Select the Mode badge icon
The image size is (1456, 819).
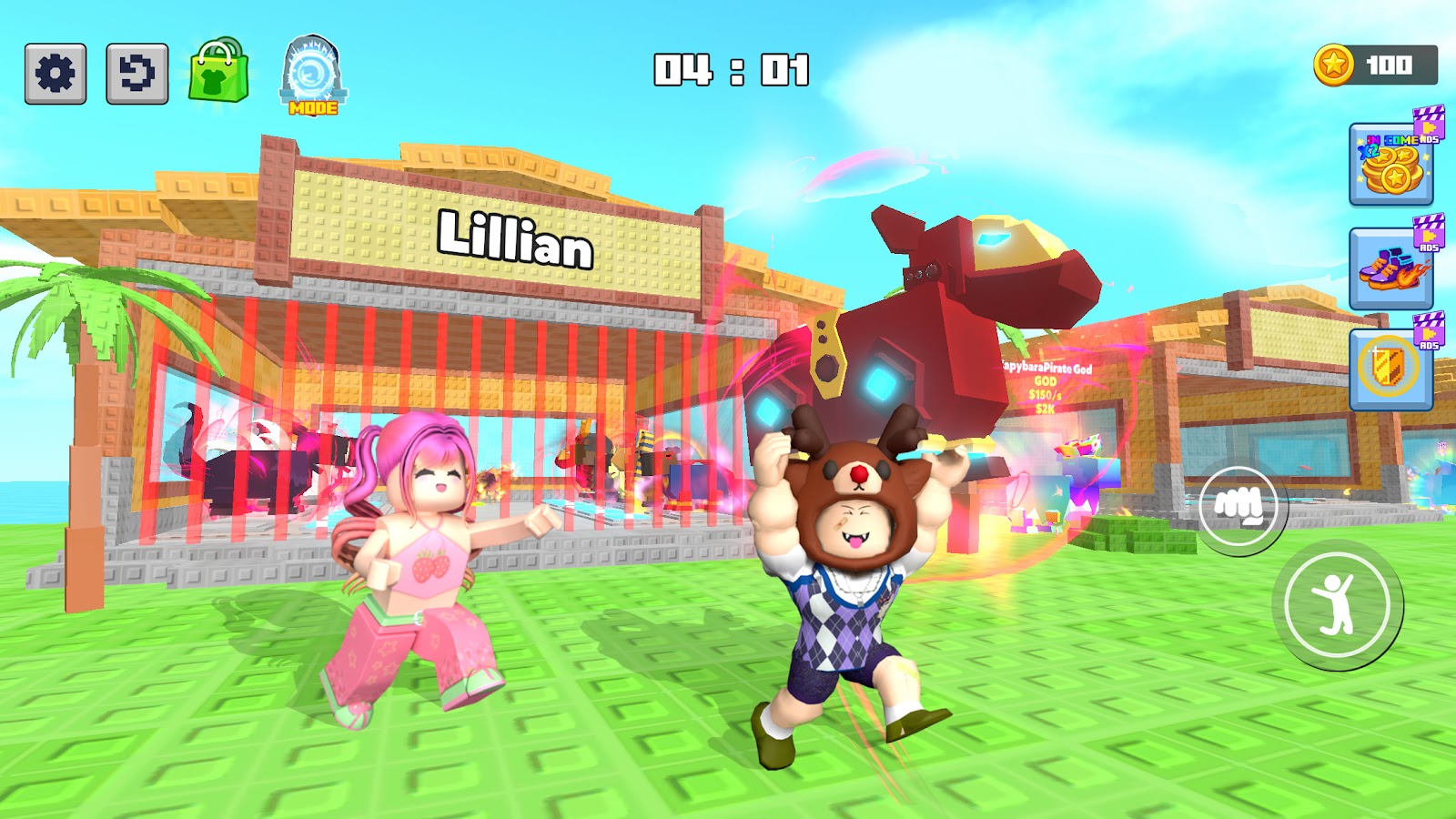point(313,76)
